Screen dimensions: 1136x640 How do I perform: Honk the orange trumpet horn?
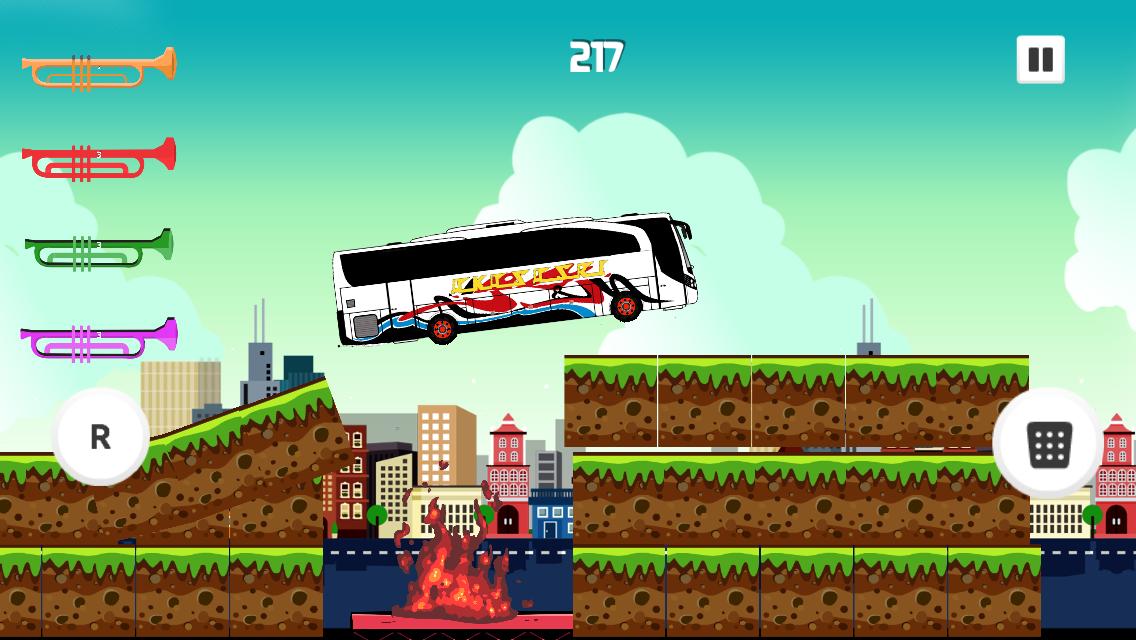(99, 68)
